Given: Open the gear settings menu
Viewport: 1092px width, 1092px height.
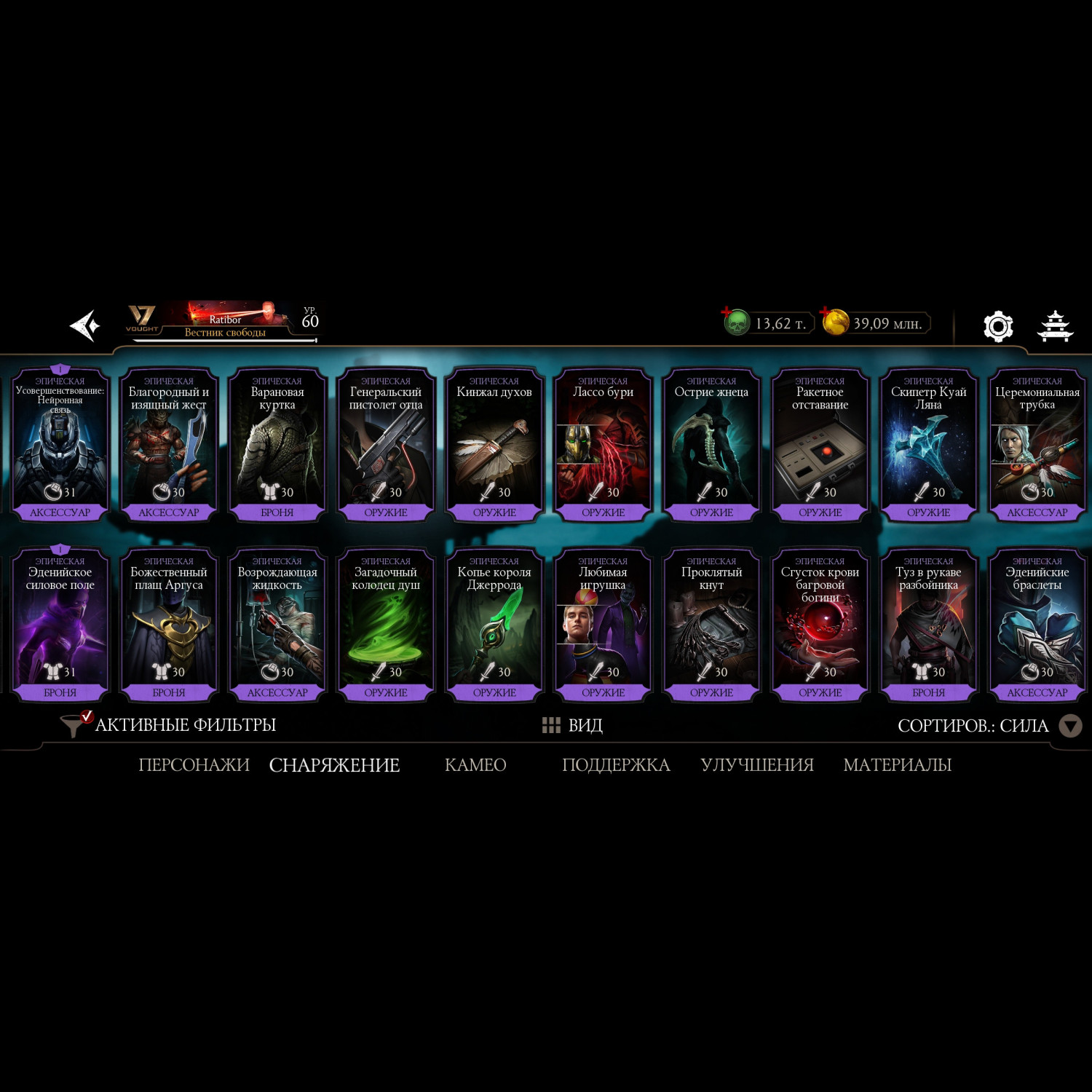Looking at the screenshot, I should click(997, 326).
